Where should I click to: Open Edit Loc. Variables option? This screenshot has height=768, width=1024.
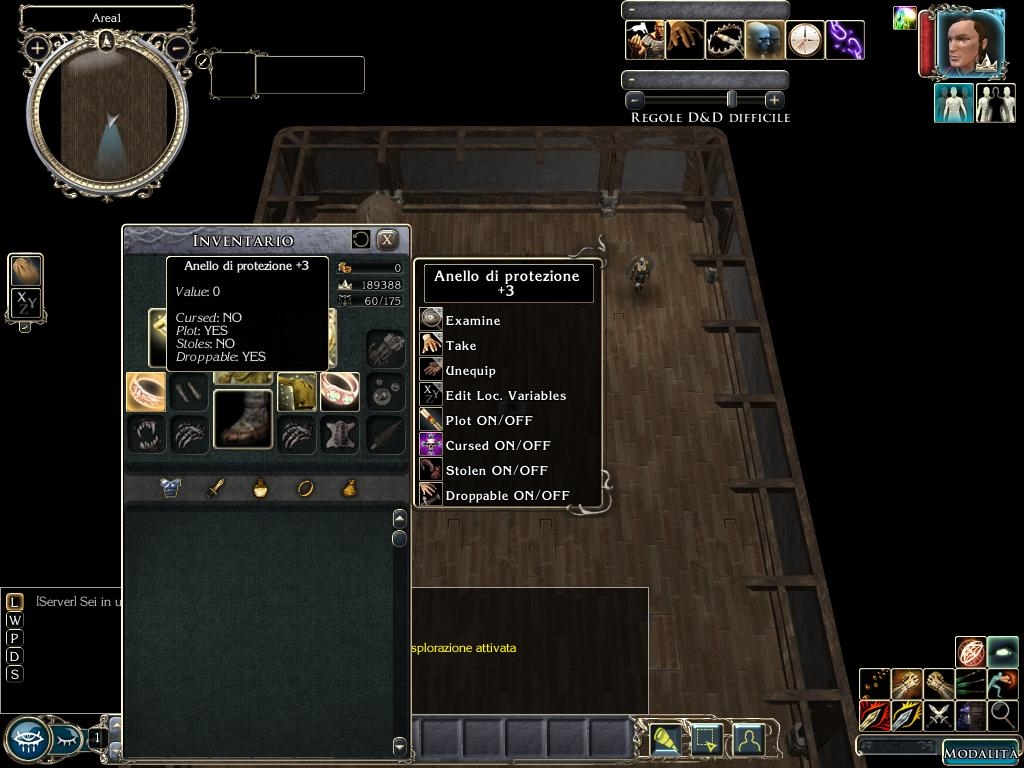505,395
